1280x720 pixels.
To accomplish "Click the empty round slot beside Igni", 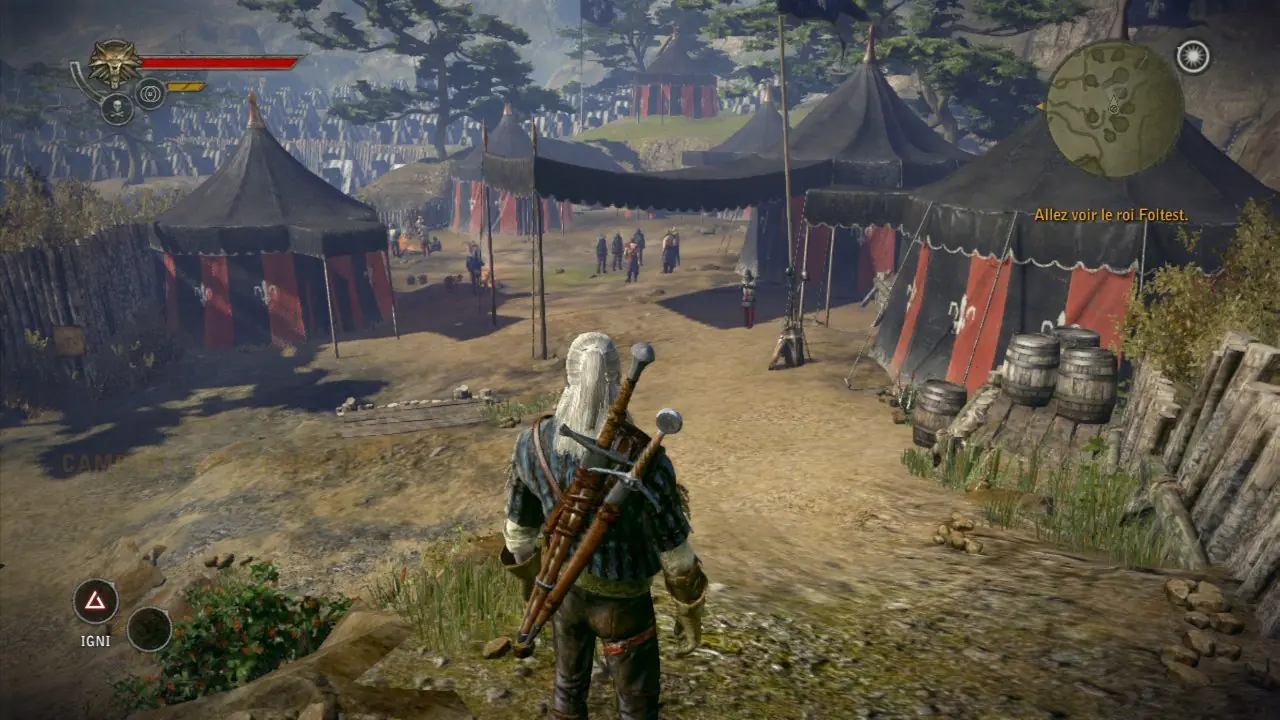I will 149,628.
